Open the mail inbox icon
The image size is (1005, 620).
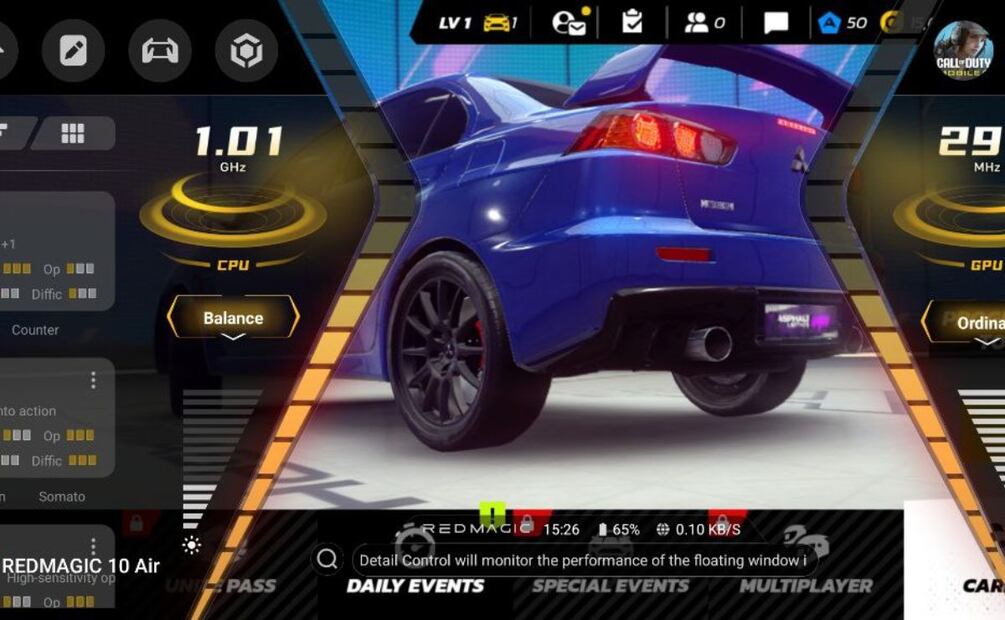point(571,22)
